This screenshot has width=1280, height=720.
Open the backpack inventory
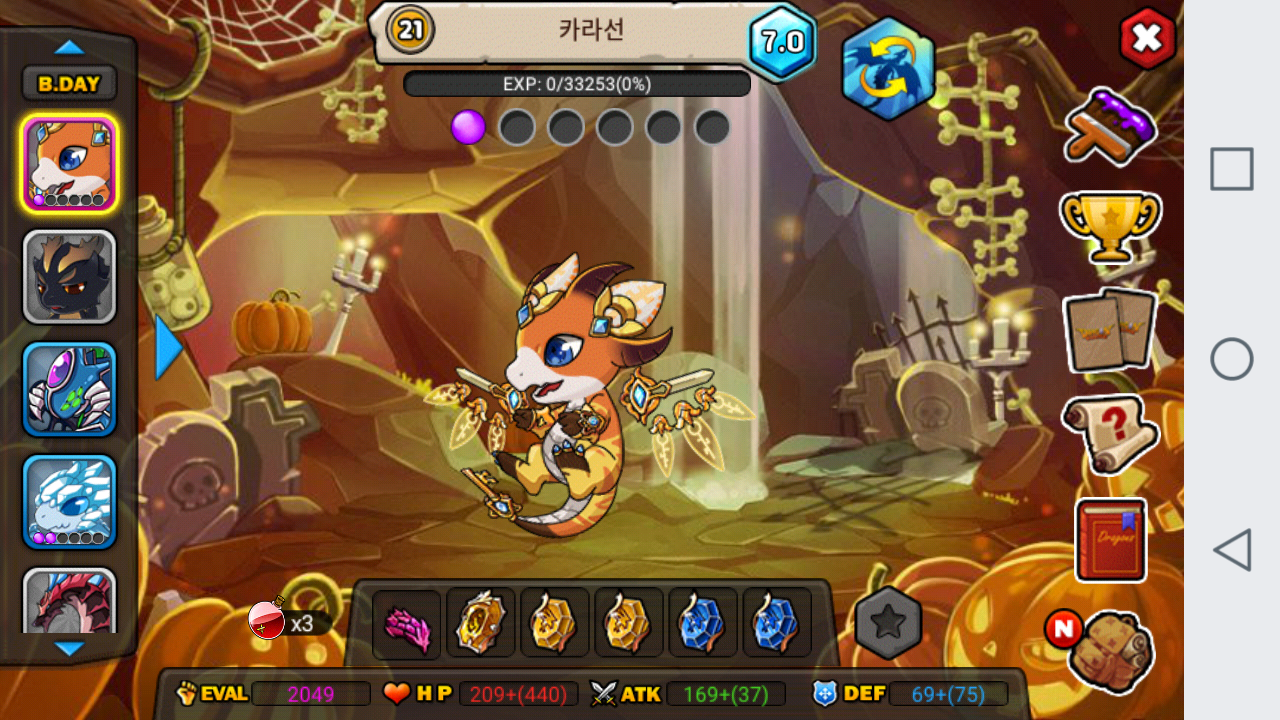[x=1109, y=651]
